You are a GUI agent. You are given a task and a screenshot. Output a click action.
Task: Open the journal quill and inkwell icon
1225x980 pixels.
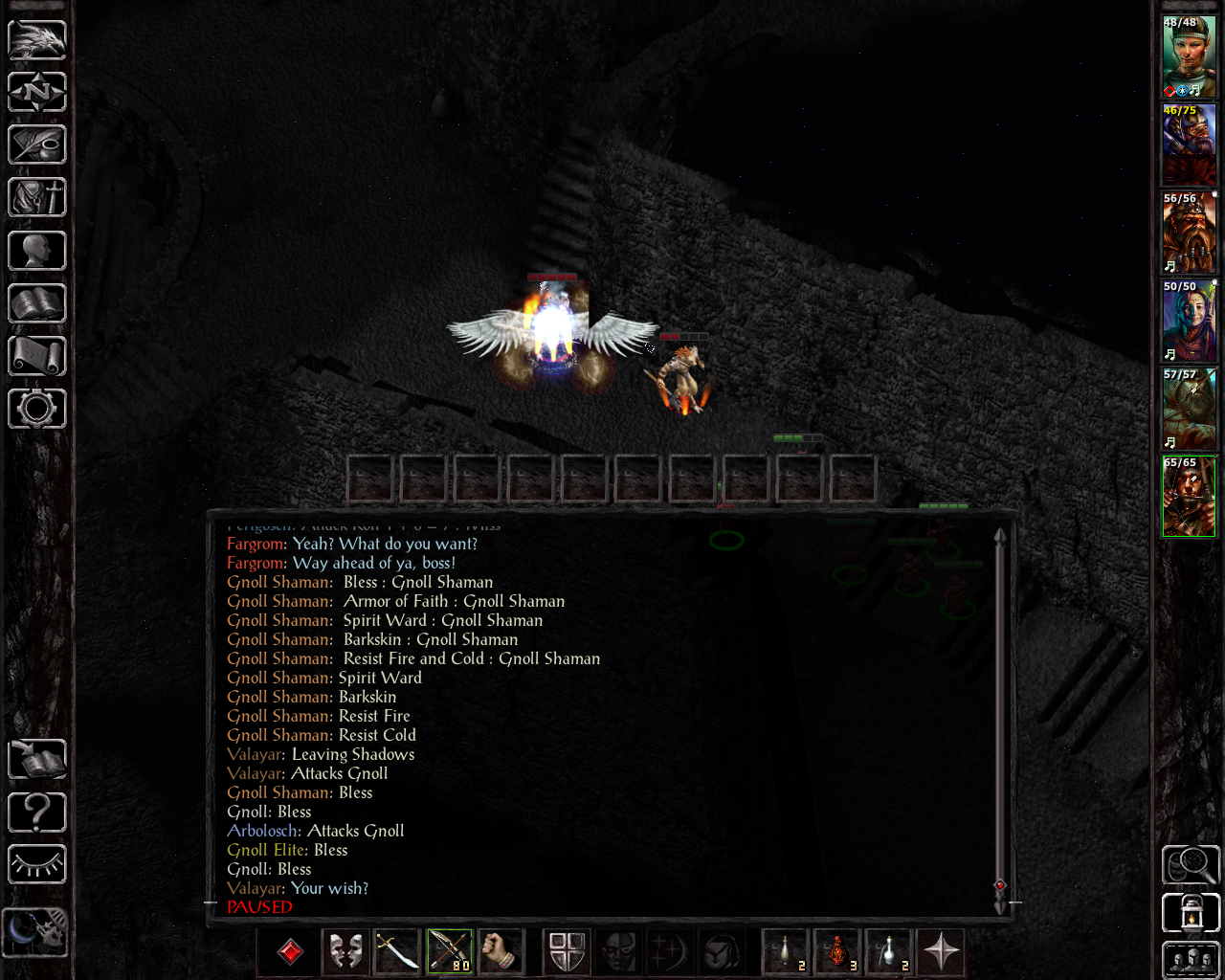pyautogui.click(x=37, y=145)
